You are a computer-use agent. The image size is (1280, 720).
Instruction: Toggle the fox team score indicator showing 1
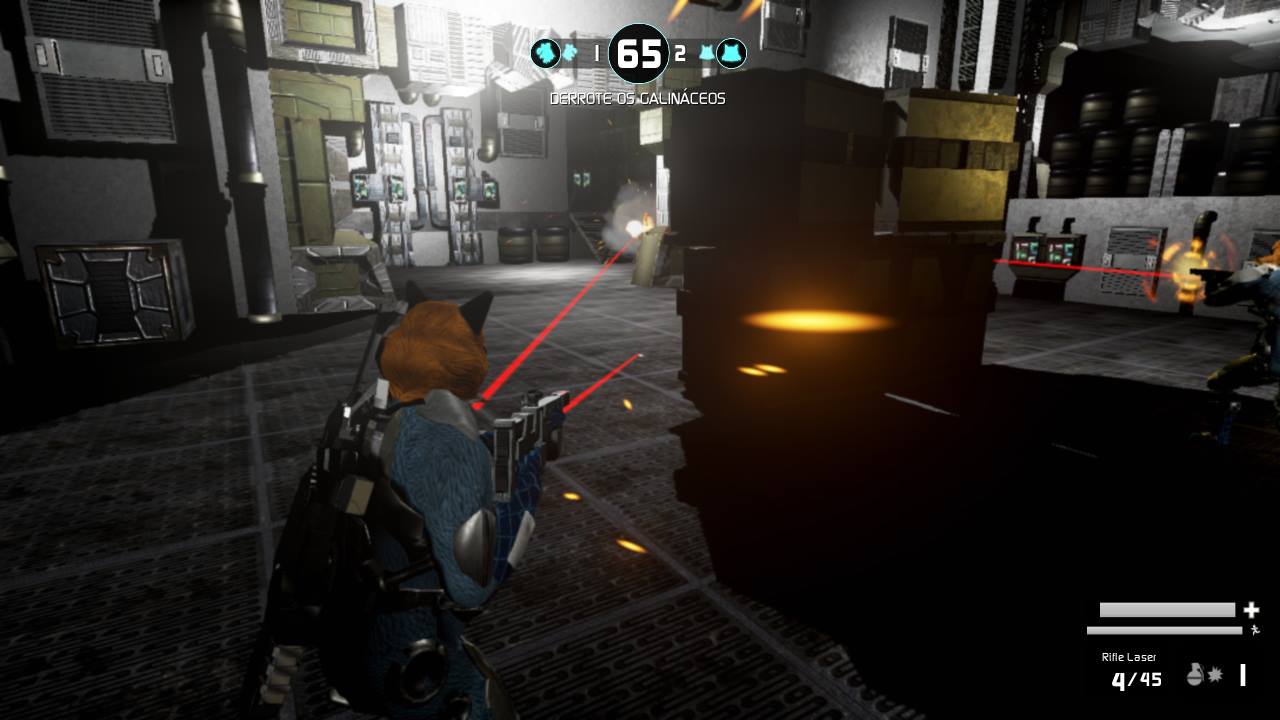pos(597,53)
